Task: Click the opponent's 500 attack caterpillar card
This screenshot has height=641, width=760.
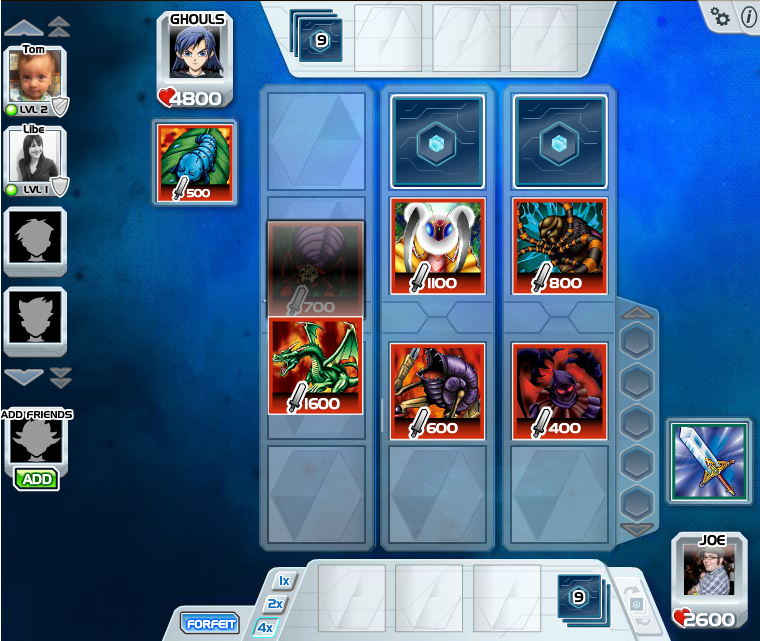Action: click(x=195, y=161)
